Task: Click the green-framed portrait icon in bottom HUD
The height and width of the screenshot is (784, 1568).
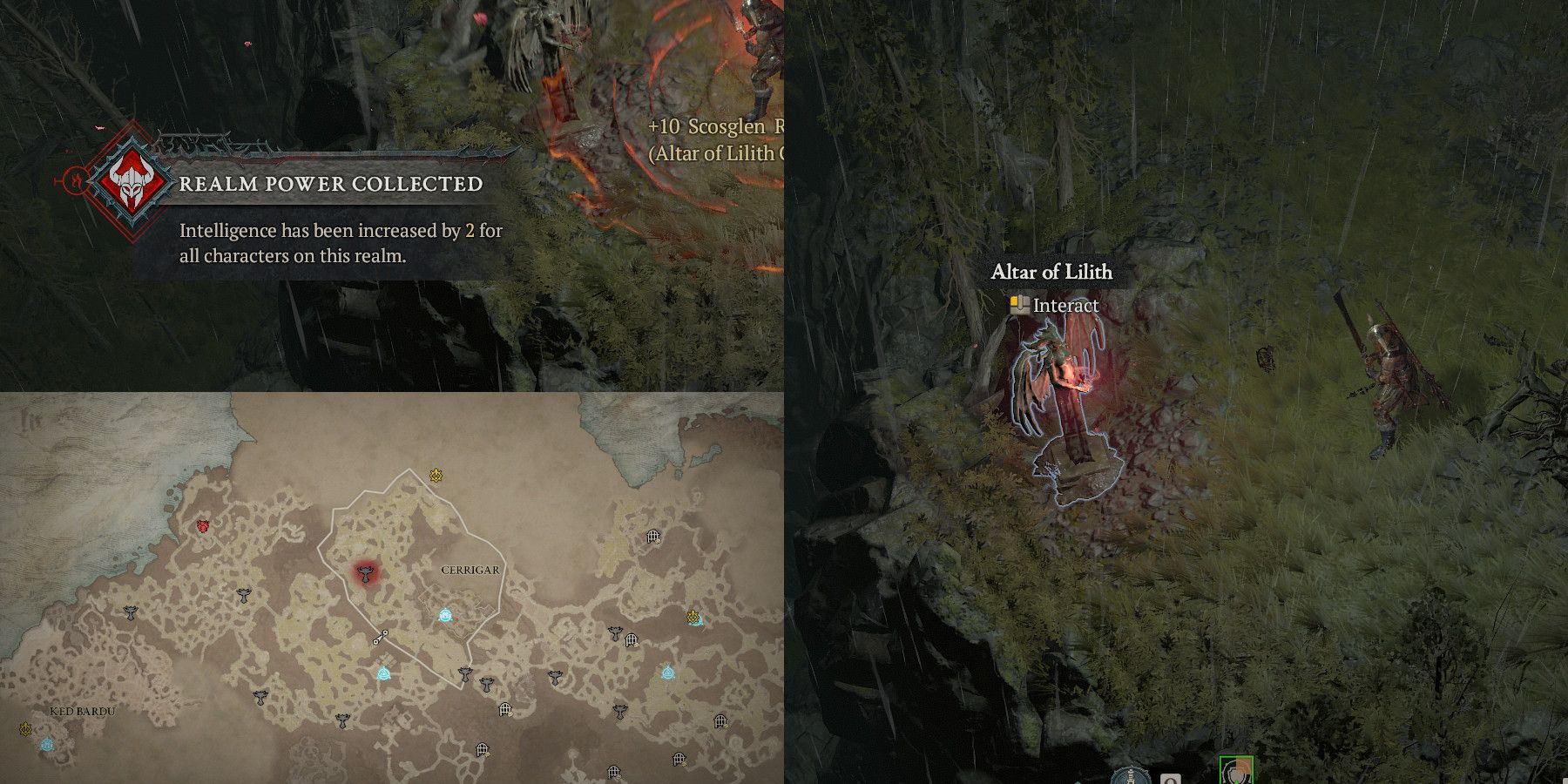Action: 1235,772
